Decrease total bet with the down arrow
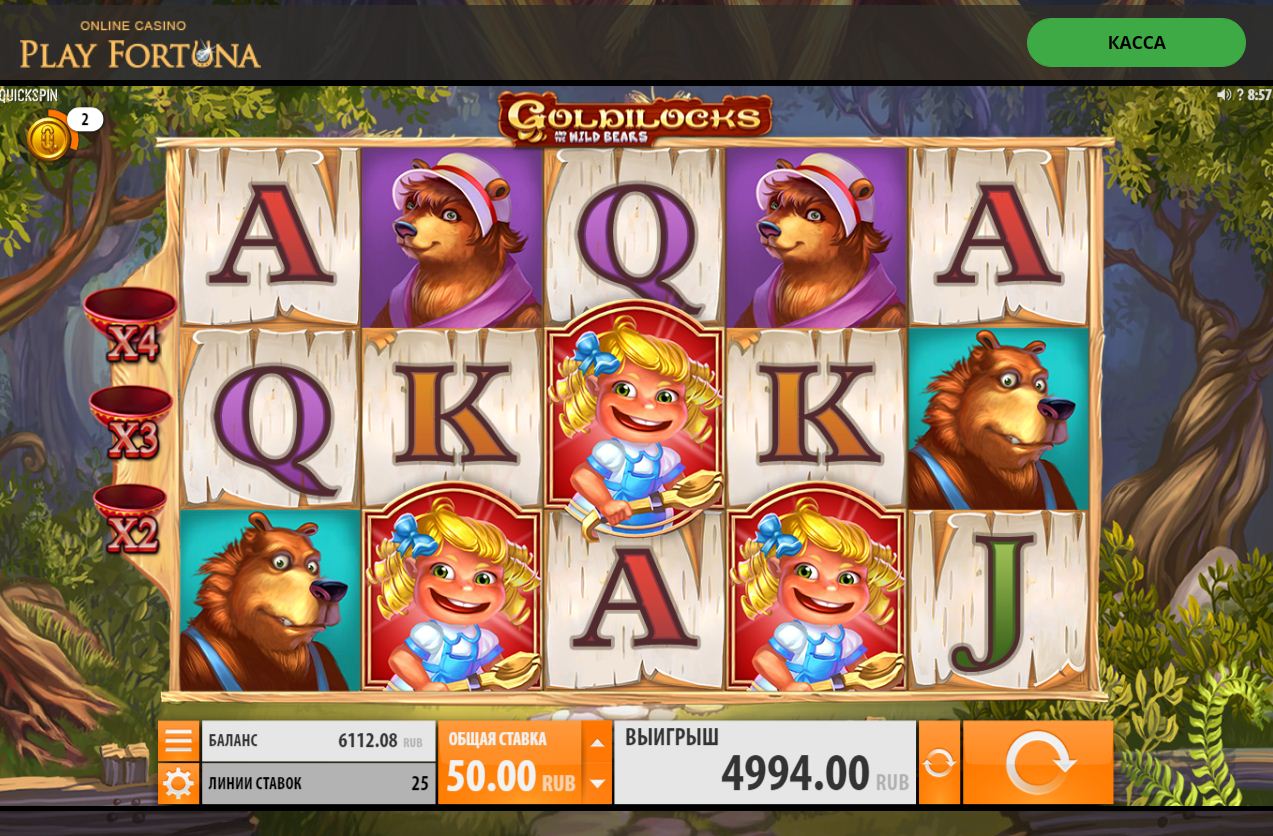This screenshot has width=1273, height=836. pos(597,783)
